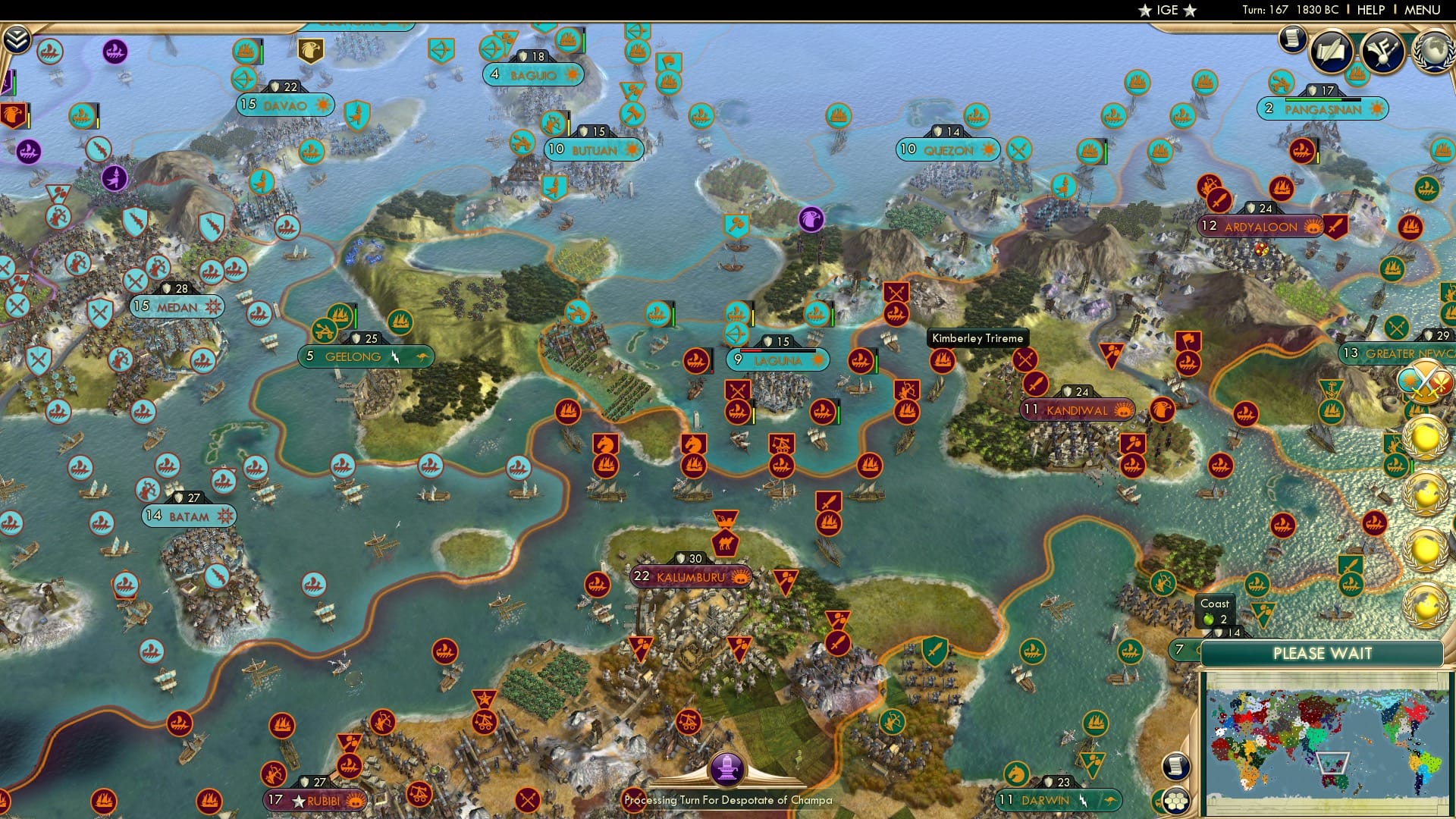Click the camel icon above Kalumburu's banner
The image size is (1456, 819).
click(x=725, y=542)
